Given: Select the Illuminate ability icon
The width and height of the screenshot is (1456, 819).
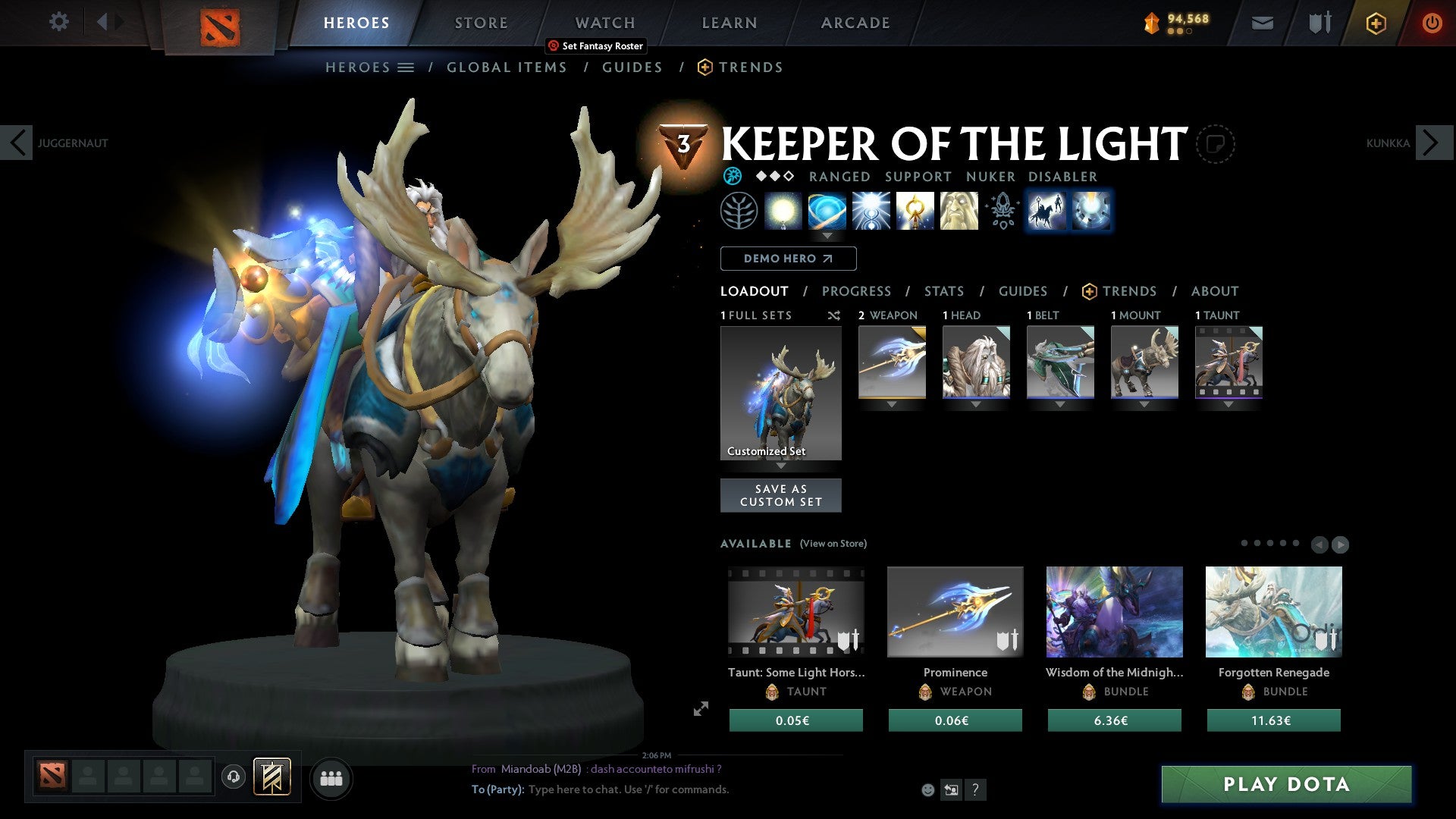Looking at the screenshot, I should [x=784, y=211].
